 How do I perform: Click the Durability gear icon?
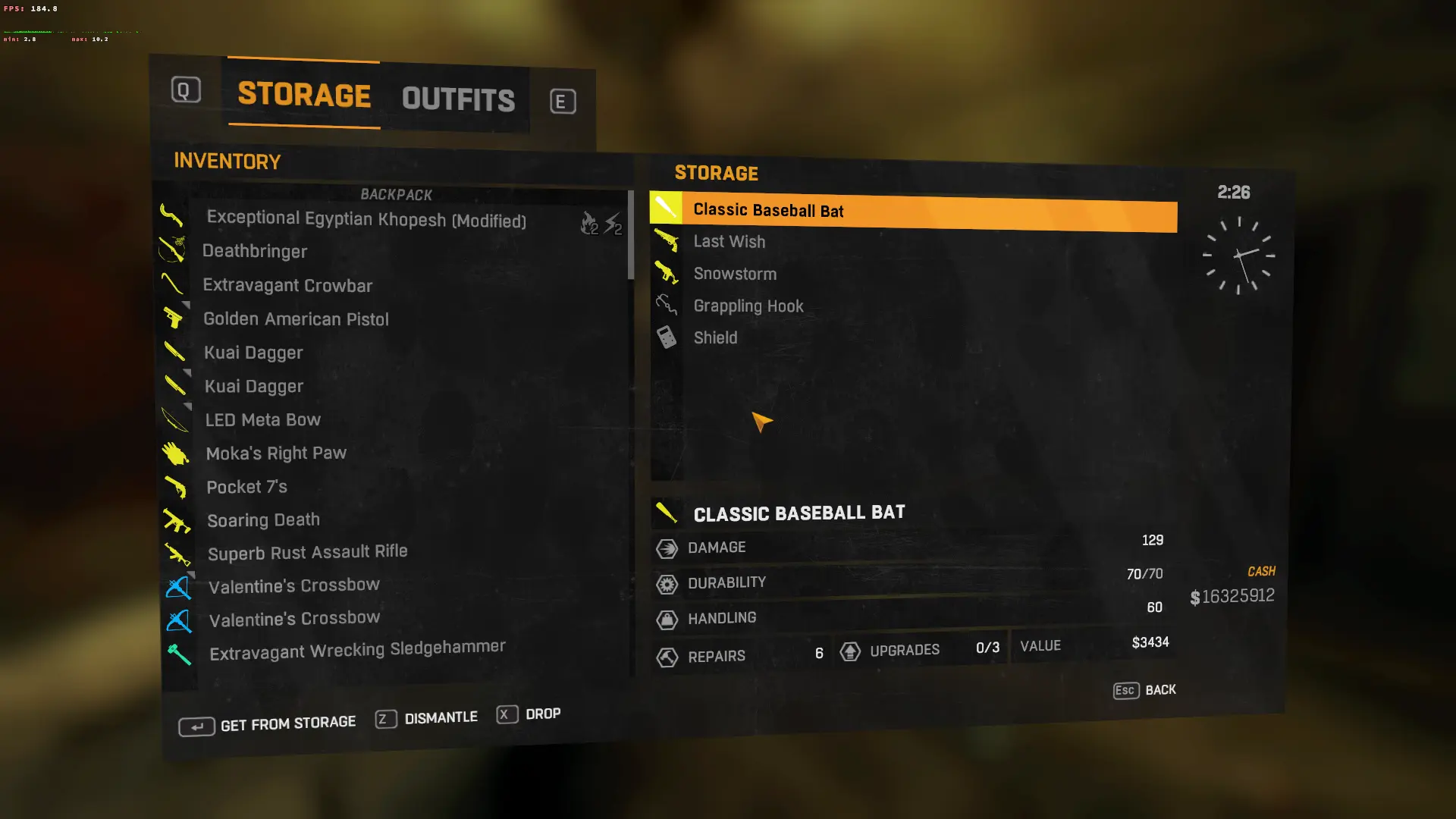[667, 583]
